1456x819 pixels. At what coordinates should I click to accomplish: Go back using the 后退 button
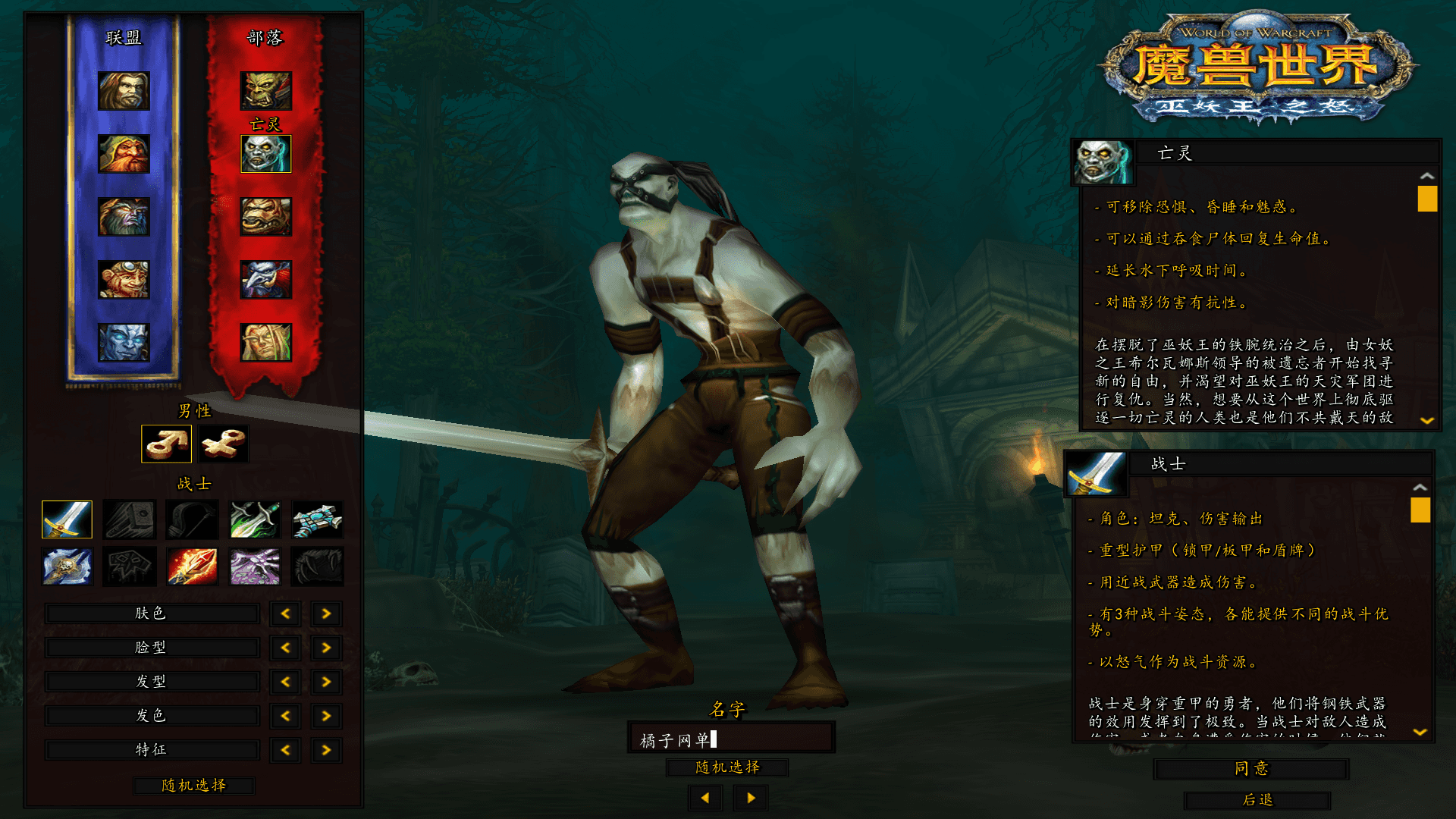1257,800
